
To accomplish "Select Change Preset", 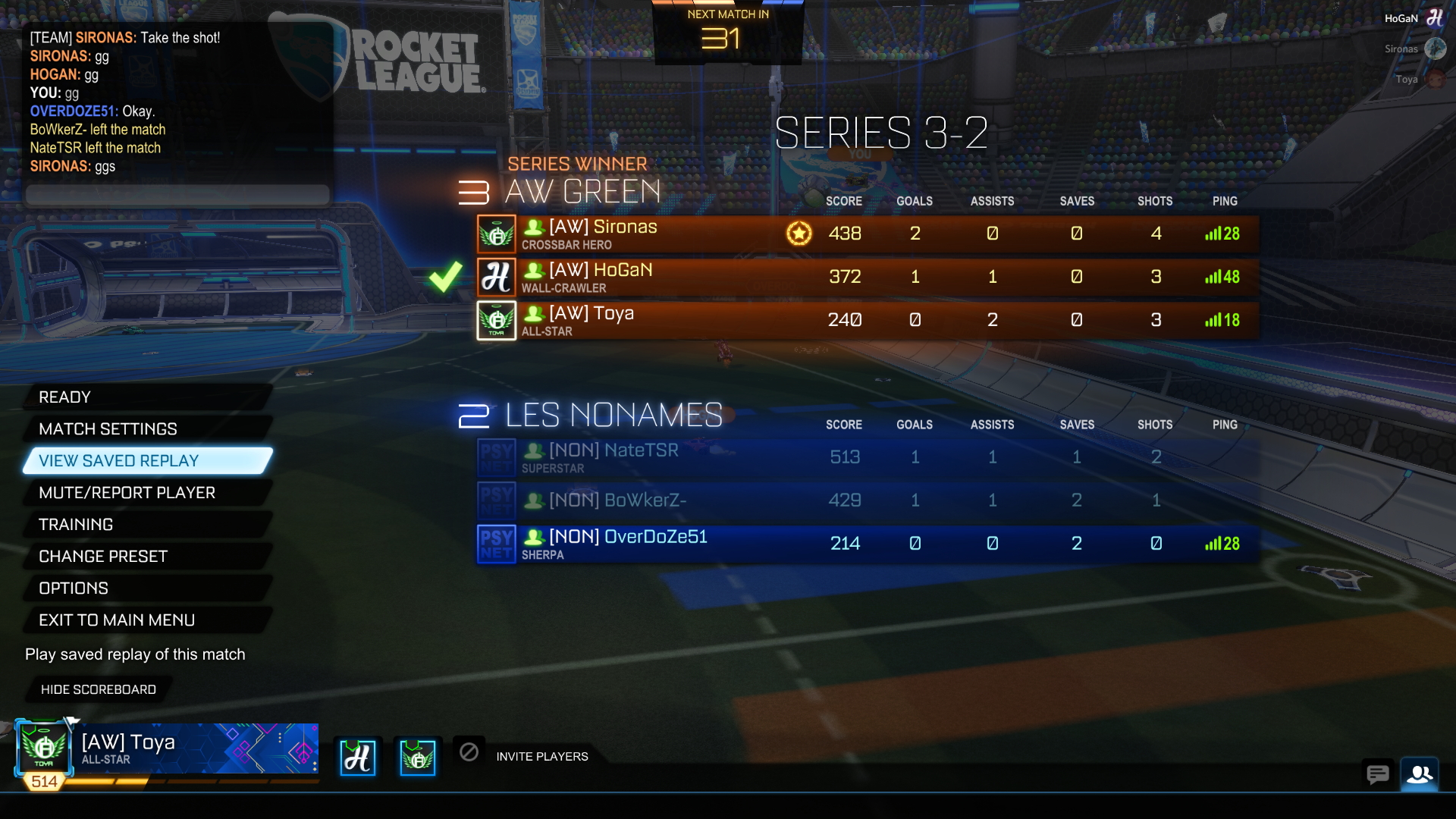I will pos(144,557).
